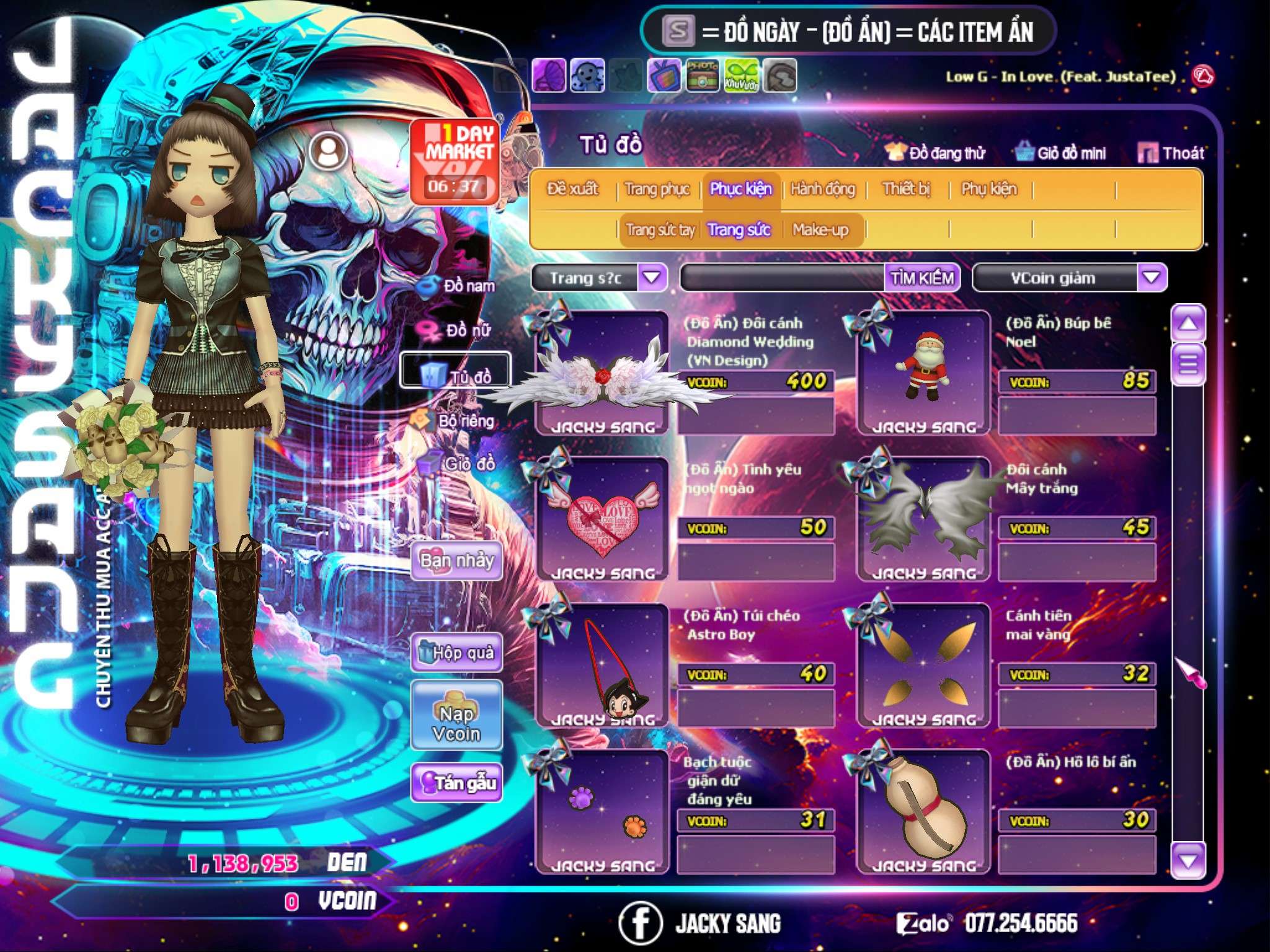Screen dimensions: 1270x952
Task: Choose the Túi chéo Astro Boy item
Action: [x=602, y=666]
